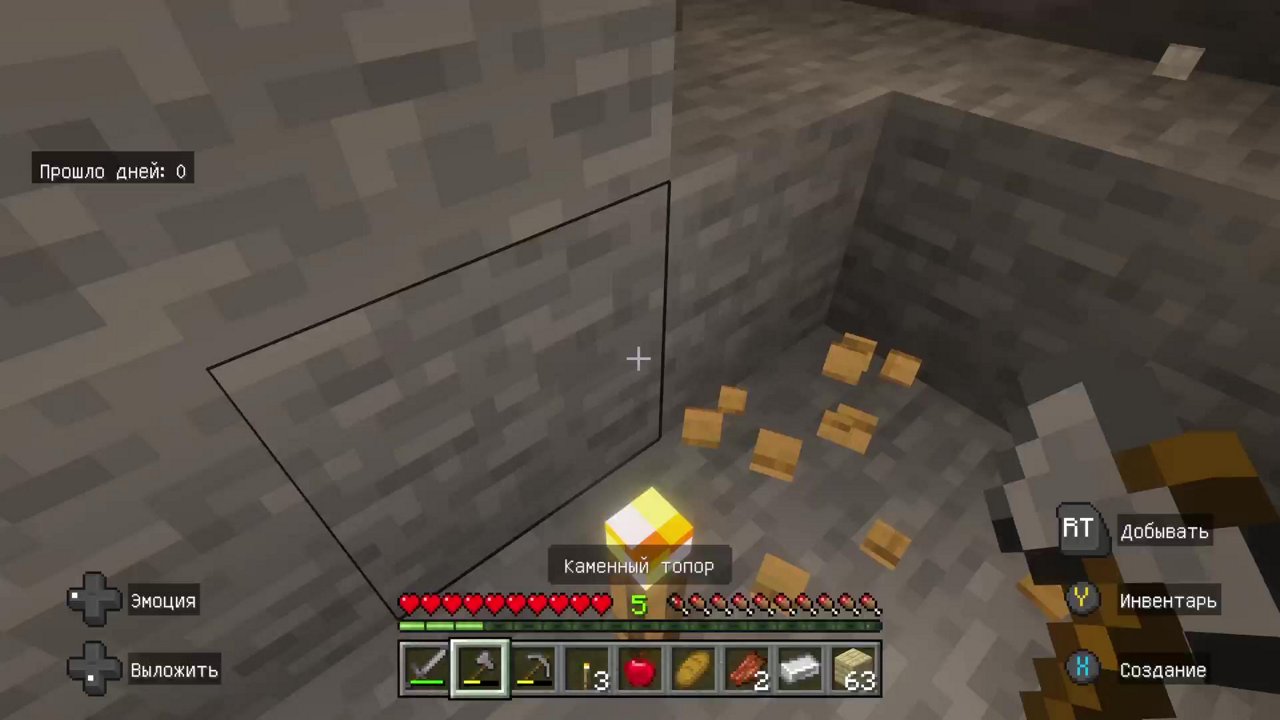This screenshot has height=720, width=1280.
Task: Open crafting via the X Создание prompt
Action: 1140,670
